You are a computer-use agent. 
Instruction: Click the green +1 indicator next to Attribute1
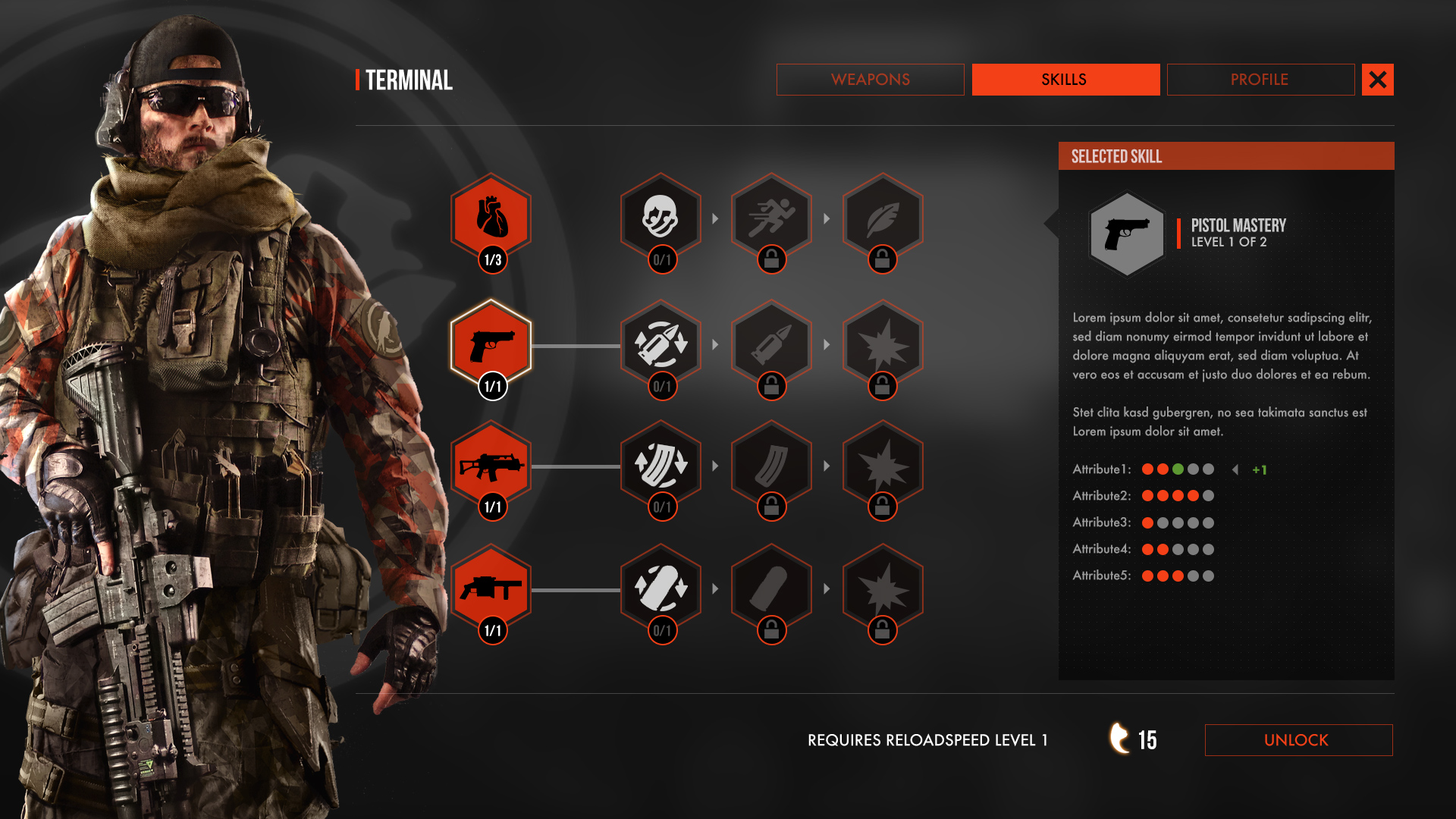(1260, 469)
